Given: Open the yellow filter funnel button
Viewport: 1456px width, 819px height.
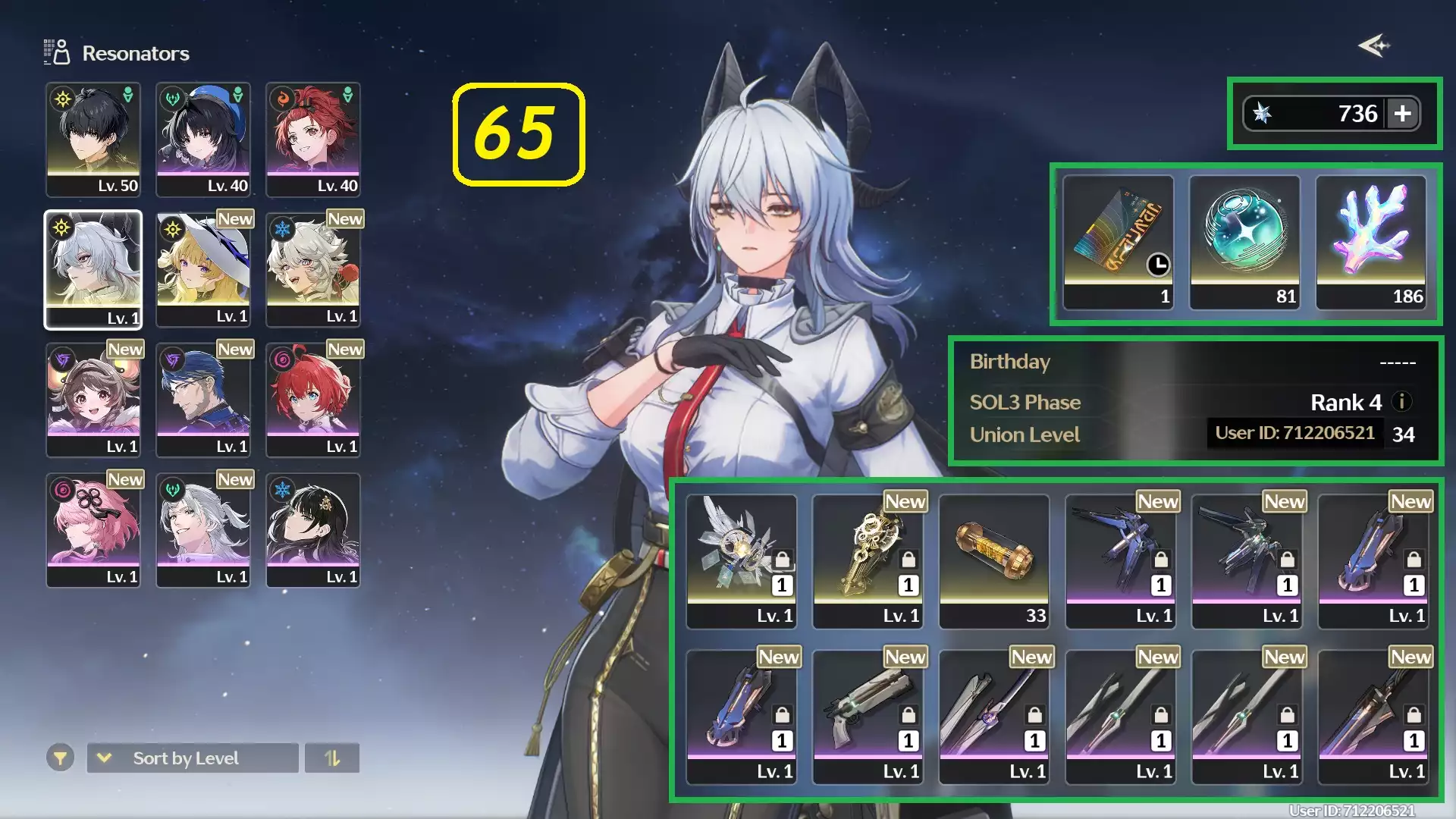Looking at the screenshot, I should point(60,758).
